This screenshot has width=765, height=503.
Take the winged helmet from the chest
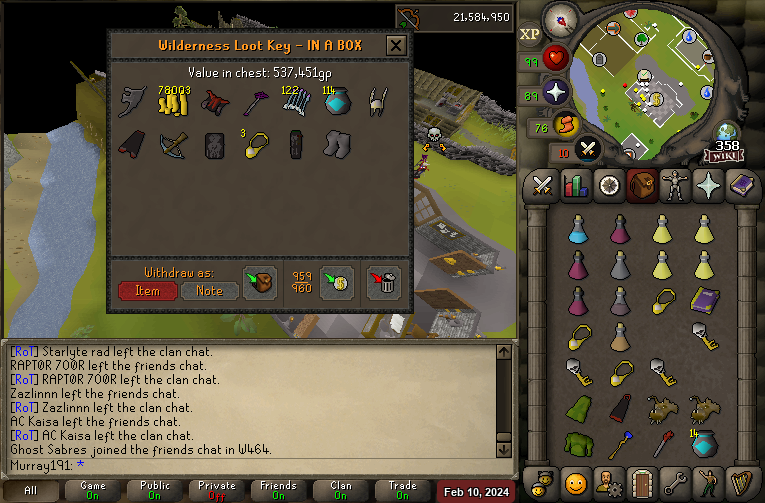(x=377, y=101)
